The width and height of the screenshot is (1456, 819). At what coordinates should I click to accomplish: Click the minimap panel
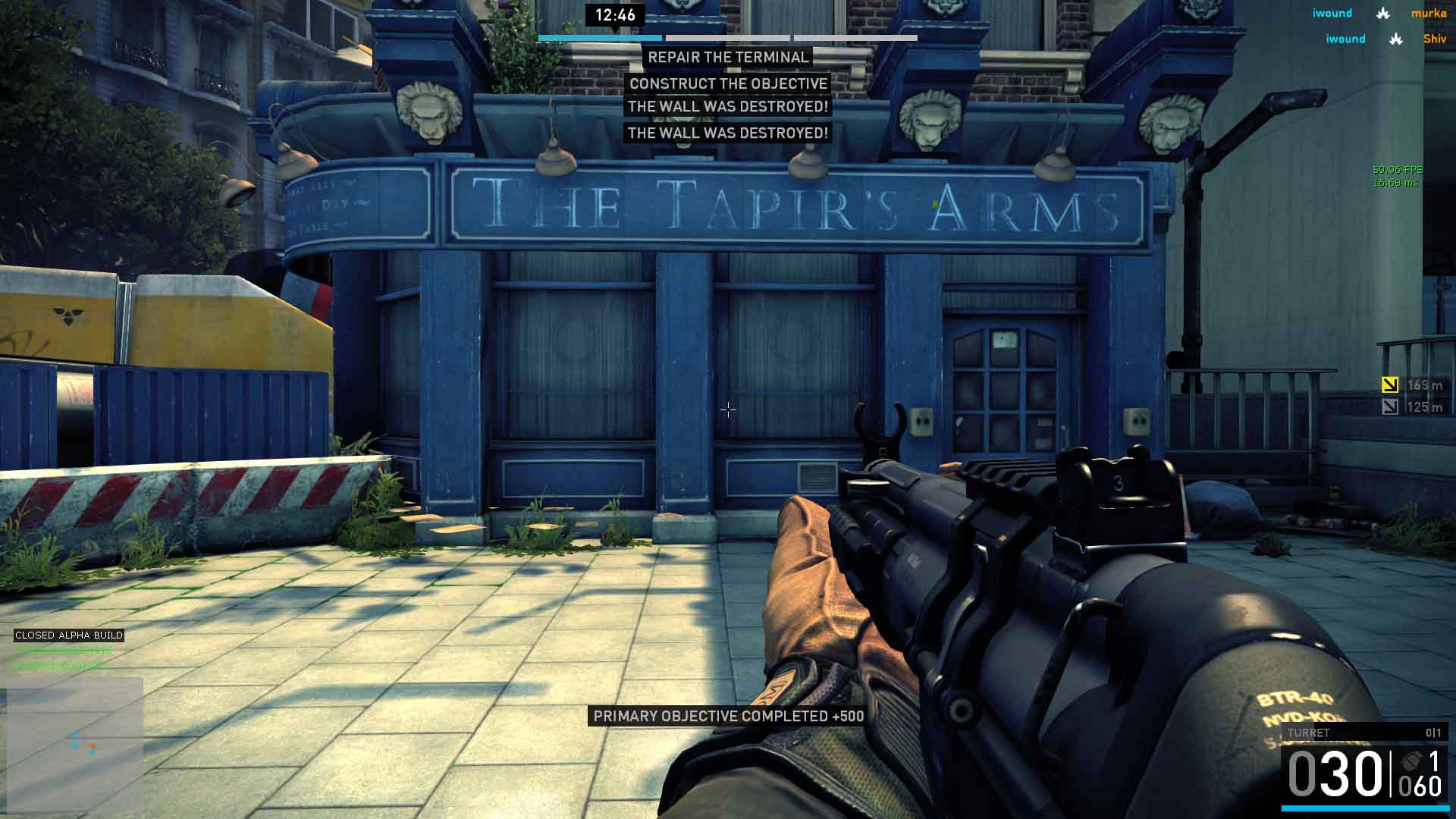[x=74, y=745]
